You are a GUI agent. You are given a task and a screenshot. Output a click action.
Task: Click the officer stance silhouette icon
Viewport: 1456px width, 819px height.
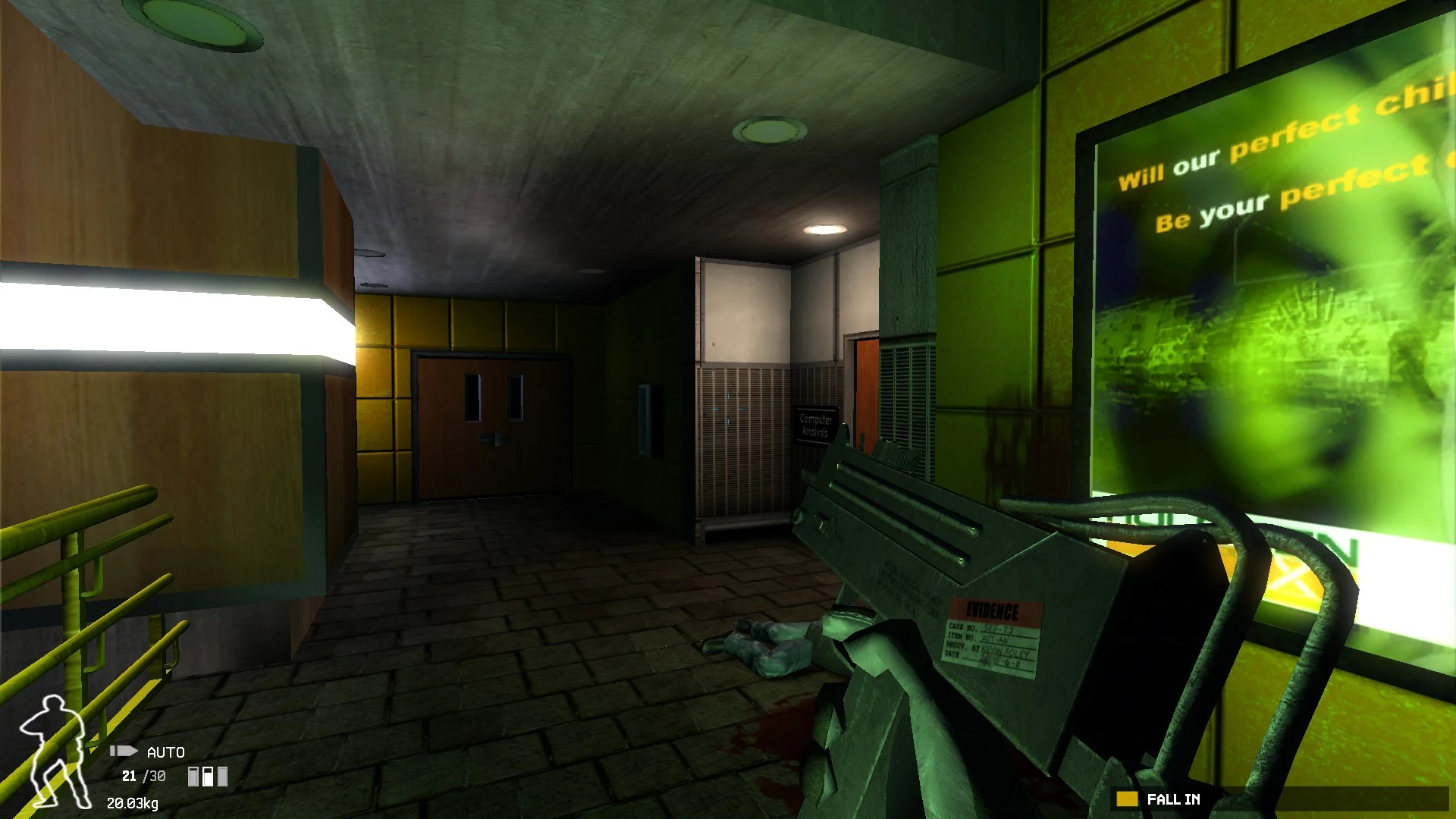(x=53, y=752)
